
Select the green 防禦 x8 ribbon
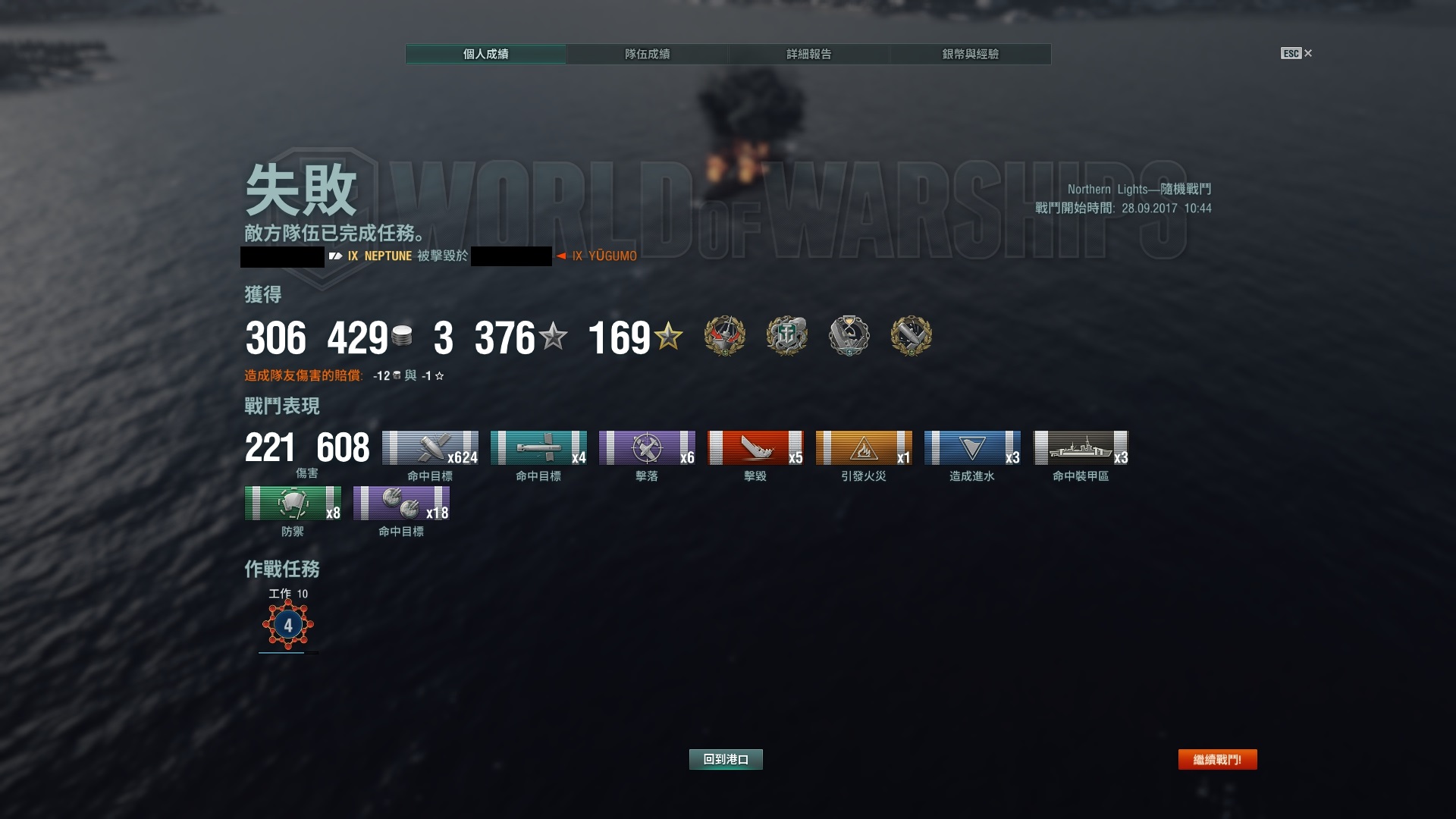293,503
